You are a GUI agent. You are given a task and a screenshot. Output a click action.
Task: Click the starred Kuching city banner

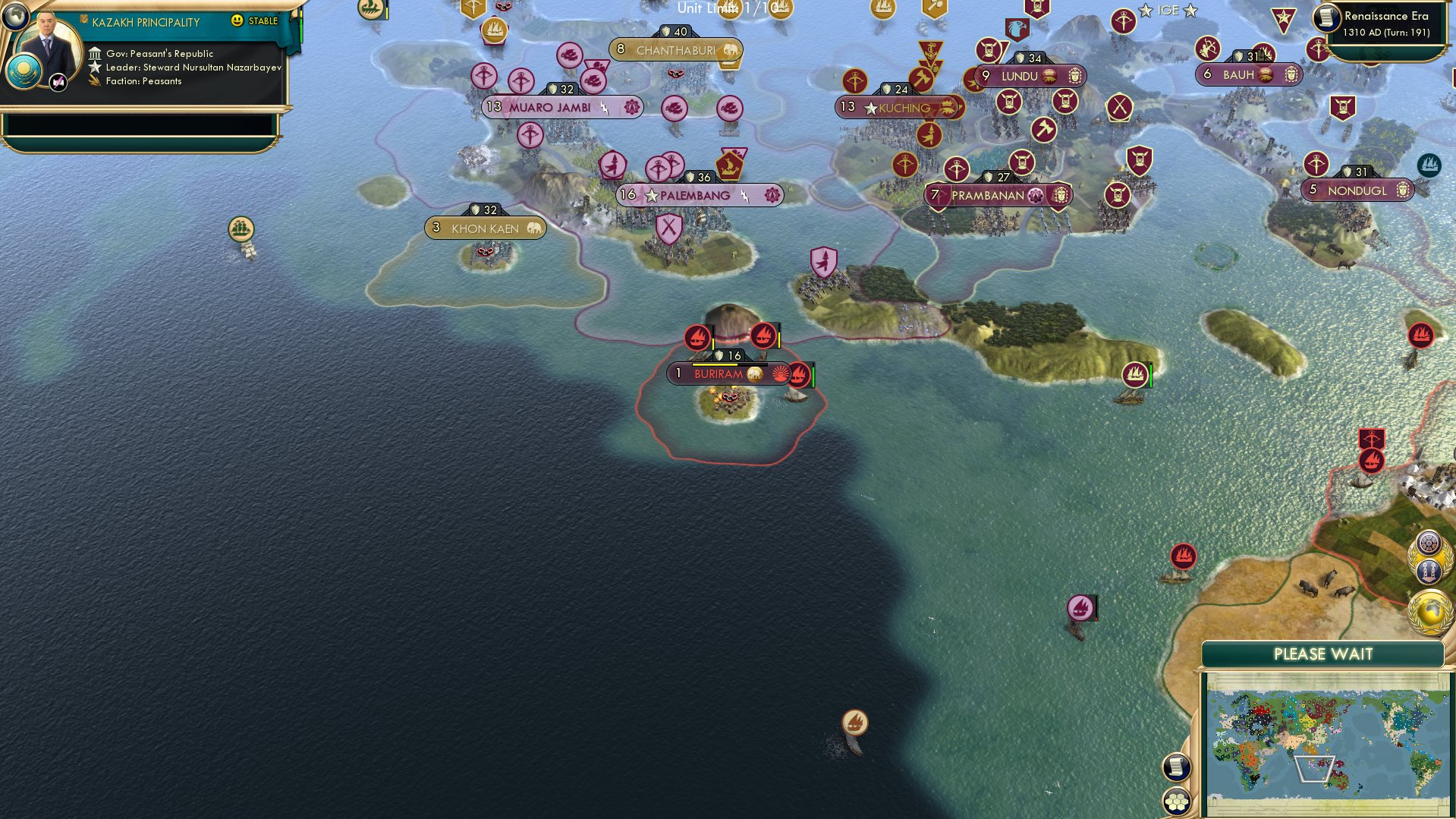[899, 108]
